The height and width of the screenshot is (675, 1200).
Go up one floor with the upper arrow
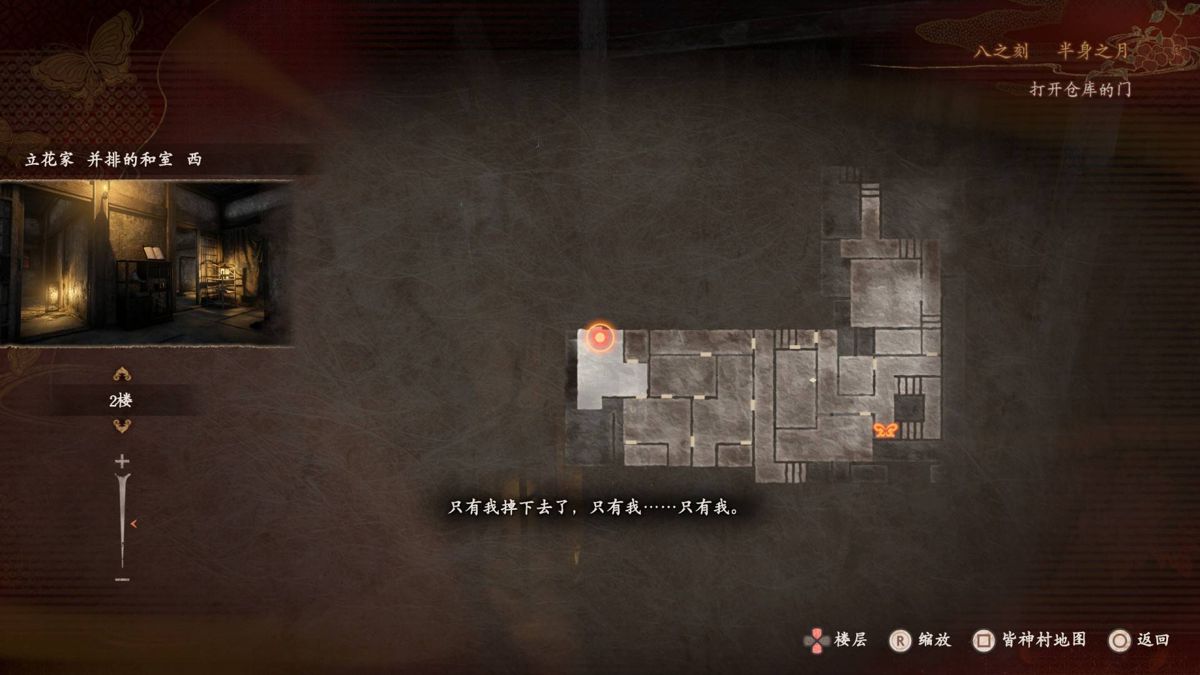(122, 375)
